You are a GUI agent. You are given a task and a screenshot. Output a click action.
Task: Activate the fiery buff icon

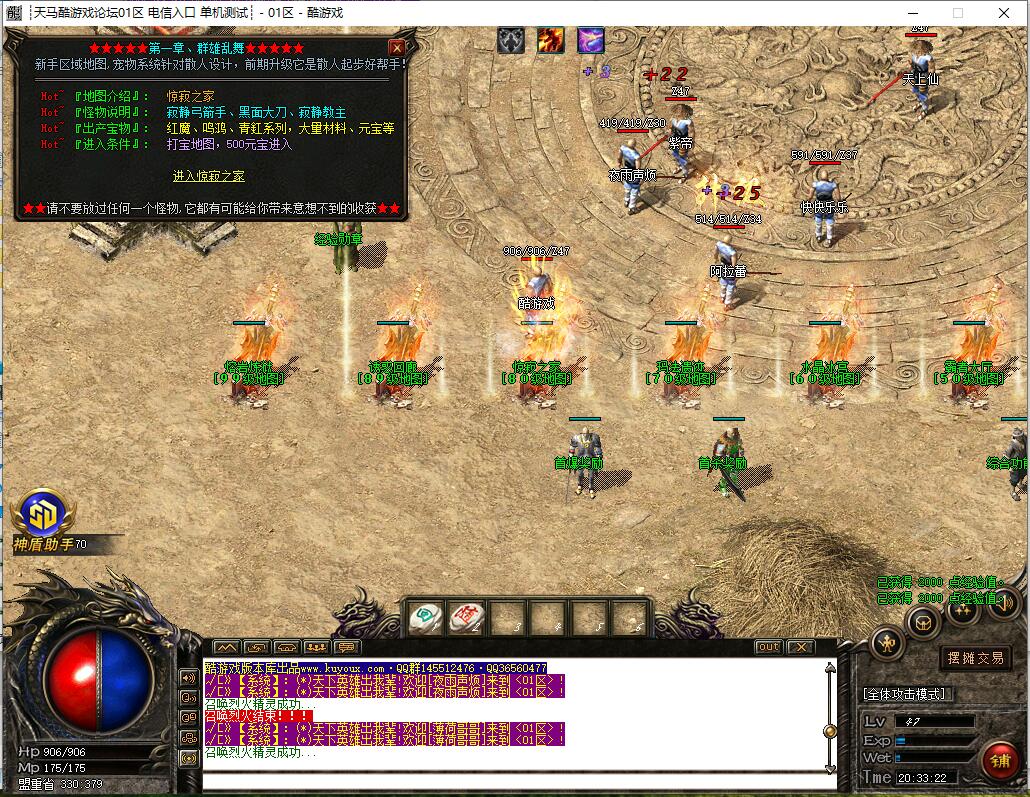[551, 40]
